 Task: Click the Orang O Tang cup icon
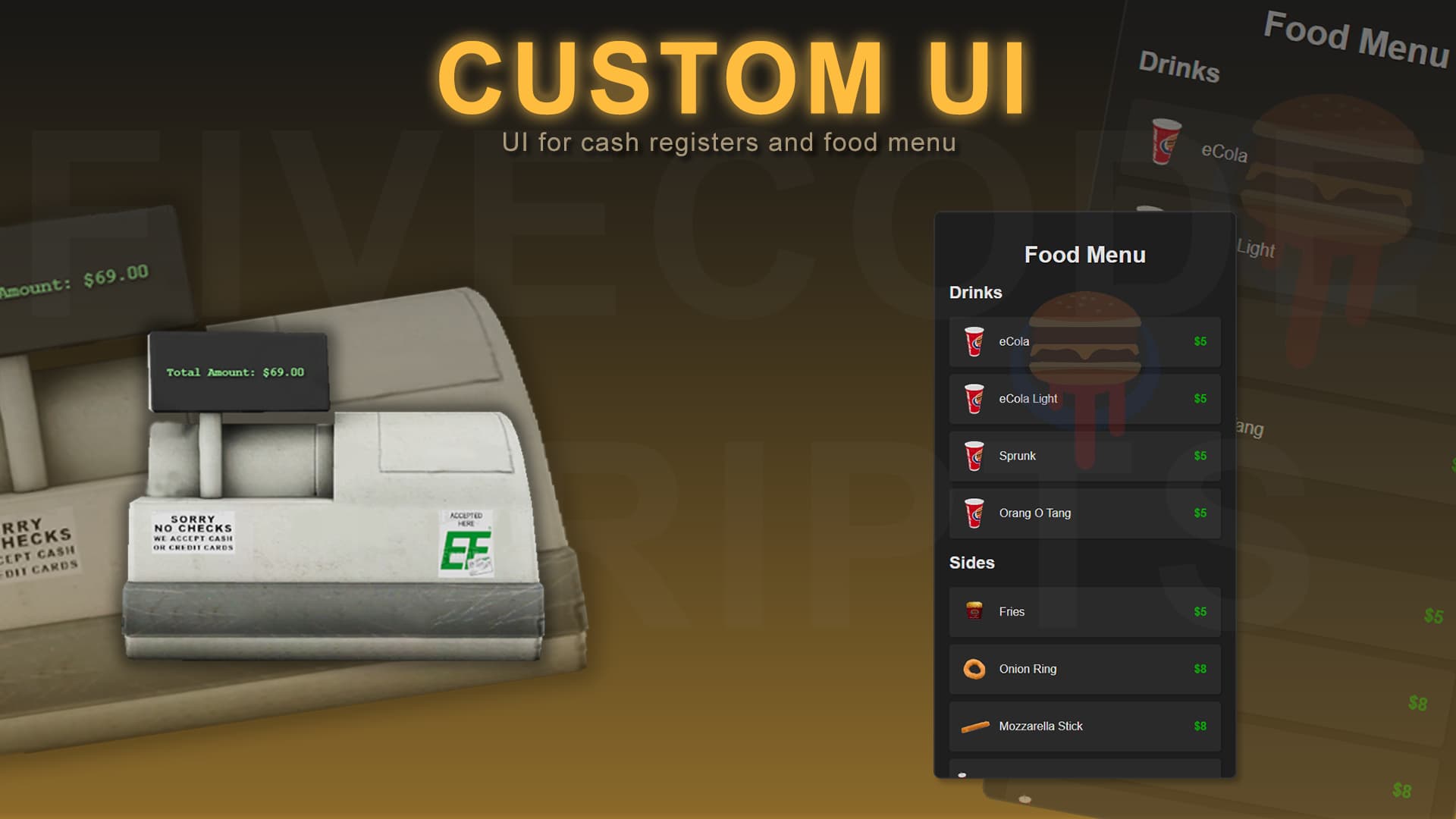click(x=975, y=513)
